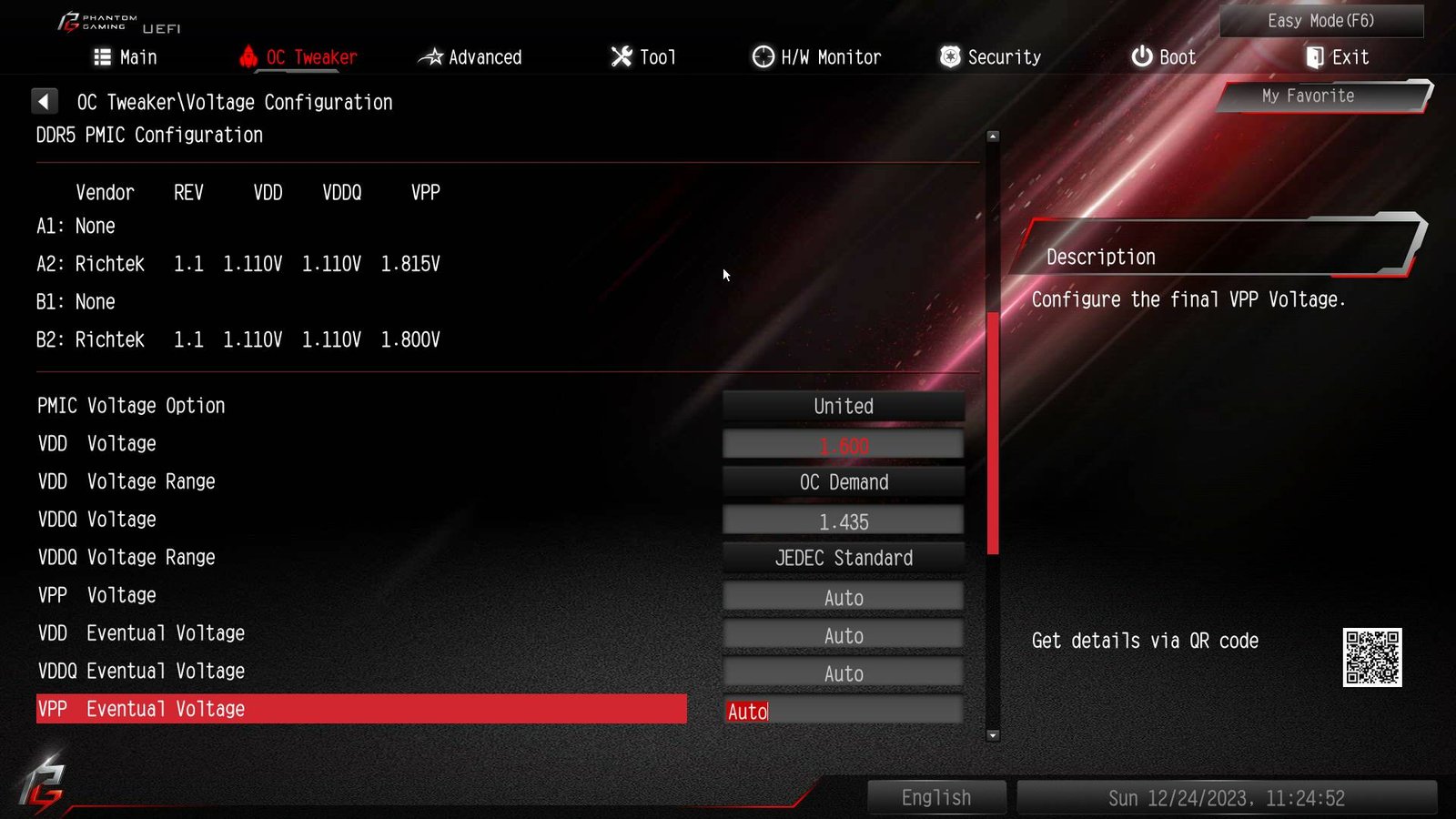This screenshot has height=819, width=1456.
Task: Edit the VDDQ Voltage value field
Action: [x=844, y=521]
